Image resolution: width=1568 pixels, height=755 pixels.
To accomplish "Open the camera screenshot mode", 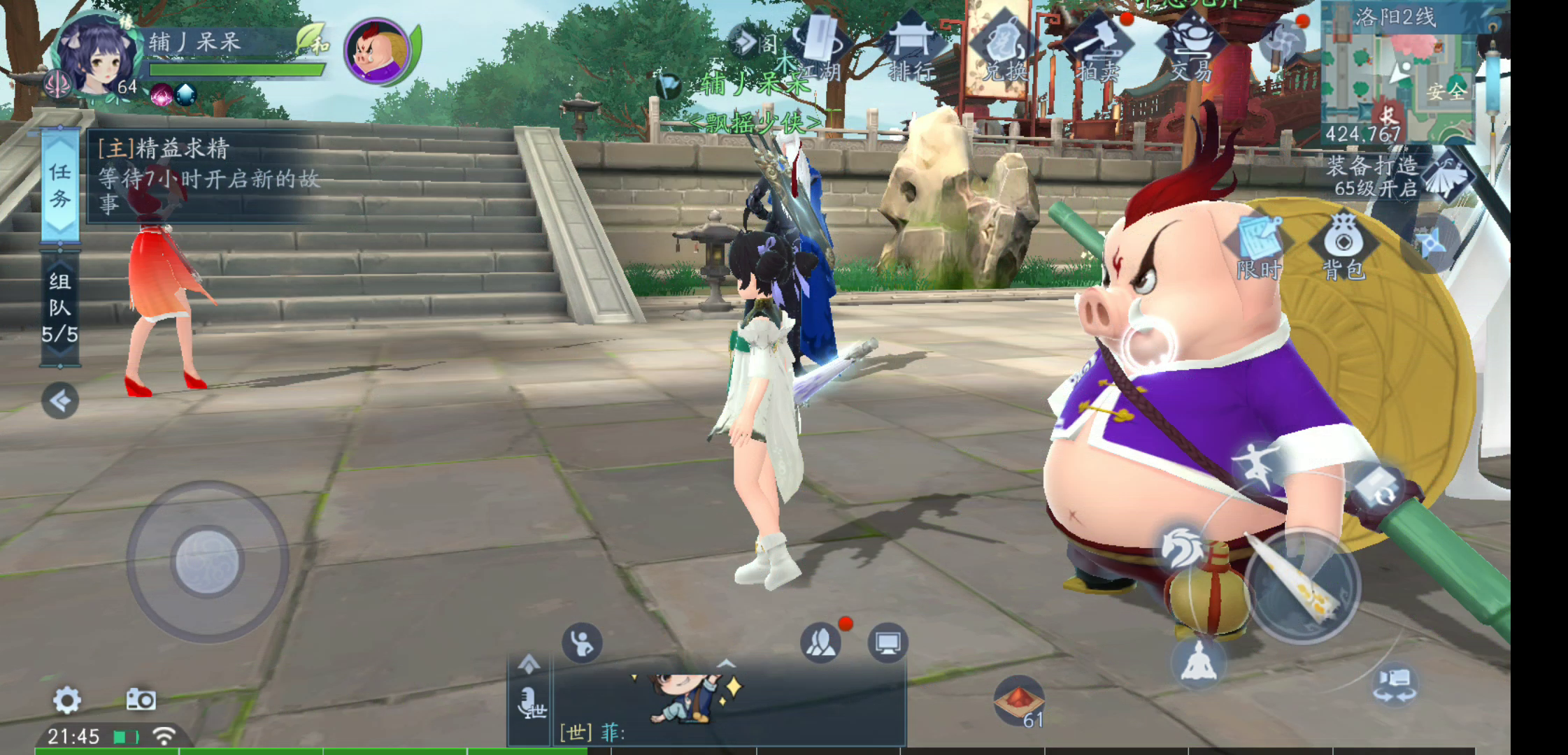I will pyautogui.click(x=141, y=700).
